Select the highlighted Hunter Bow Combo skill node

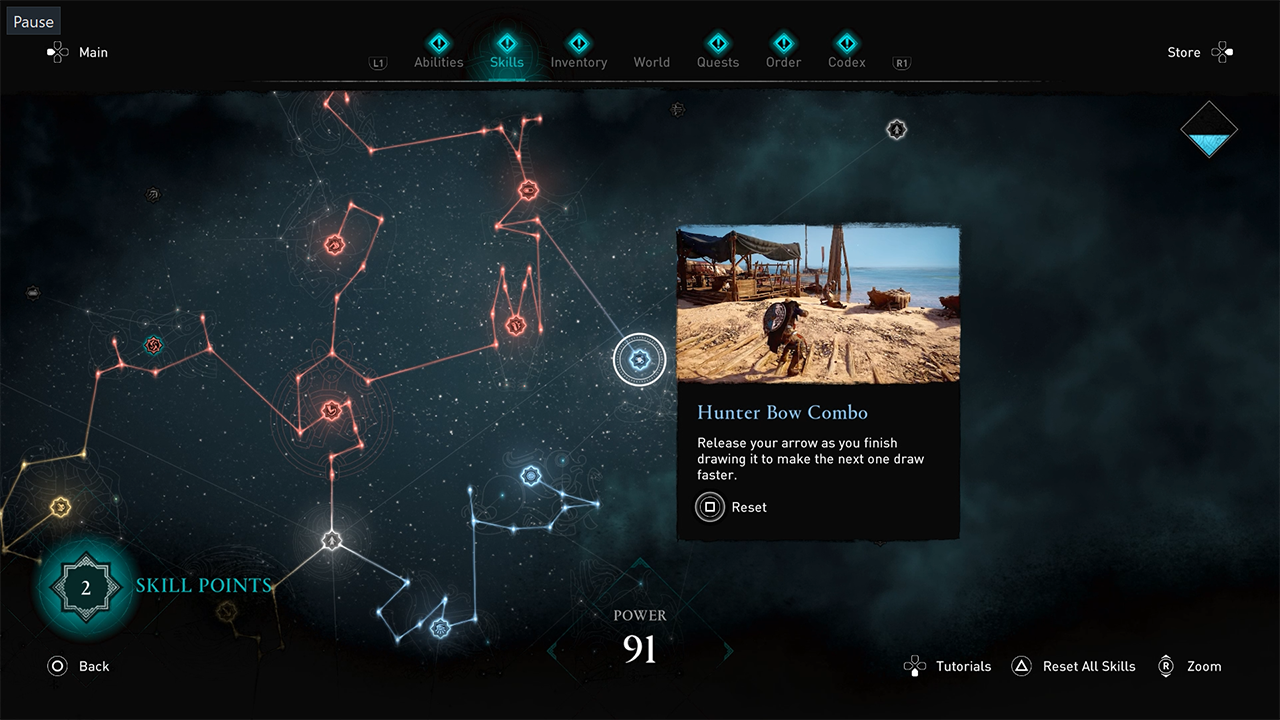pos(639,359)
